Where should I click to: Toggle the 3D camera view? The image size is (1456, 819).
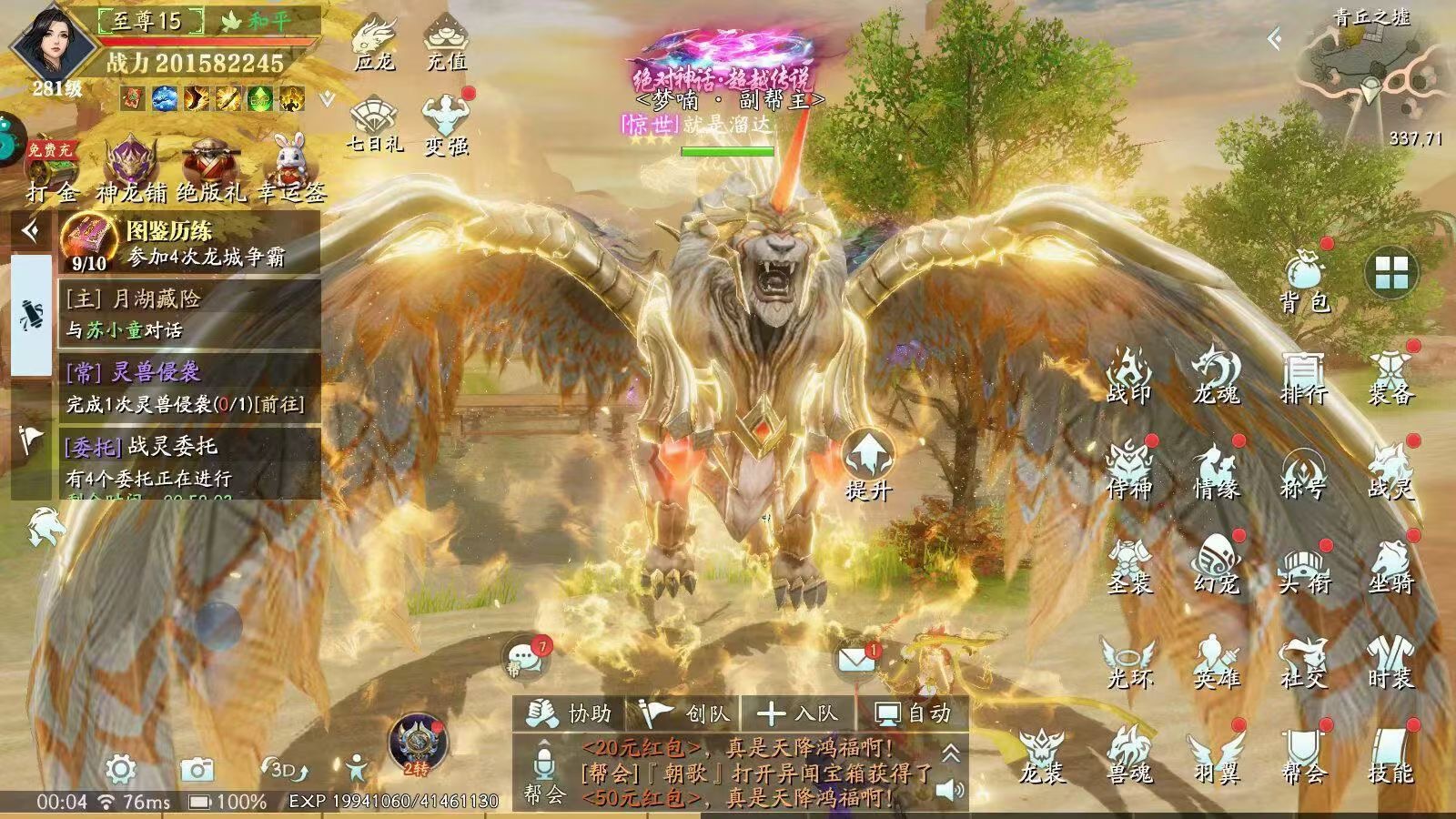pos(282,769)
